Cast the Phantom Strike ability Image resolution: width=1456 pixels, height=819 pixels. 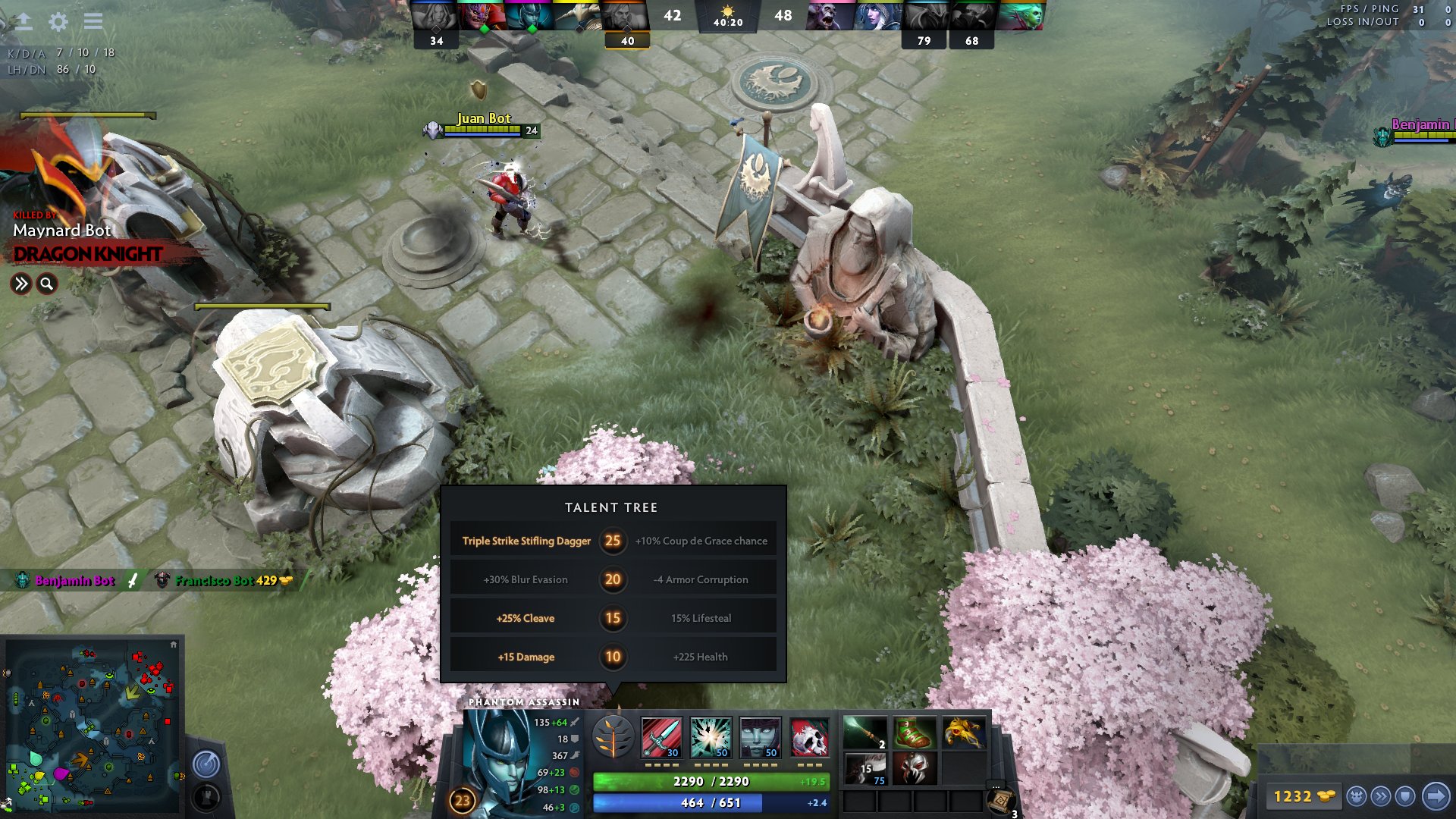point(711,737)
